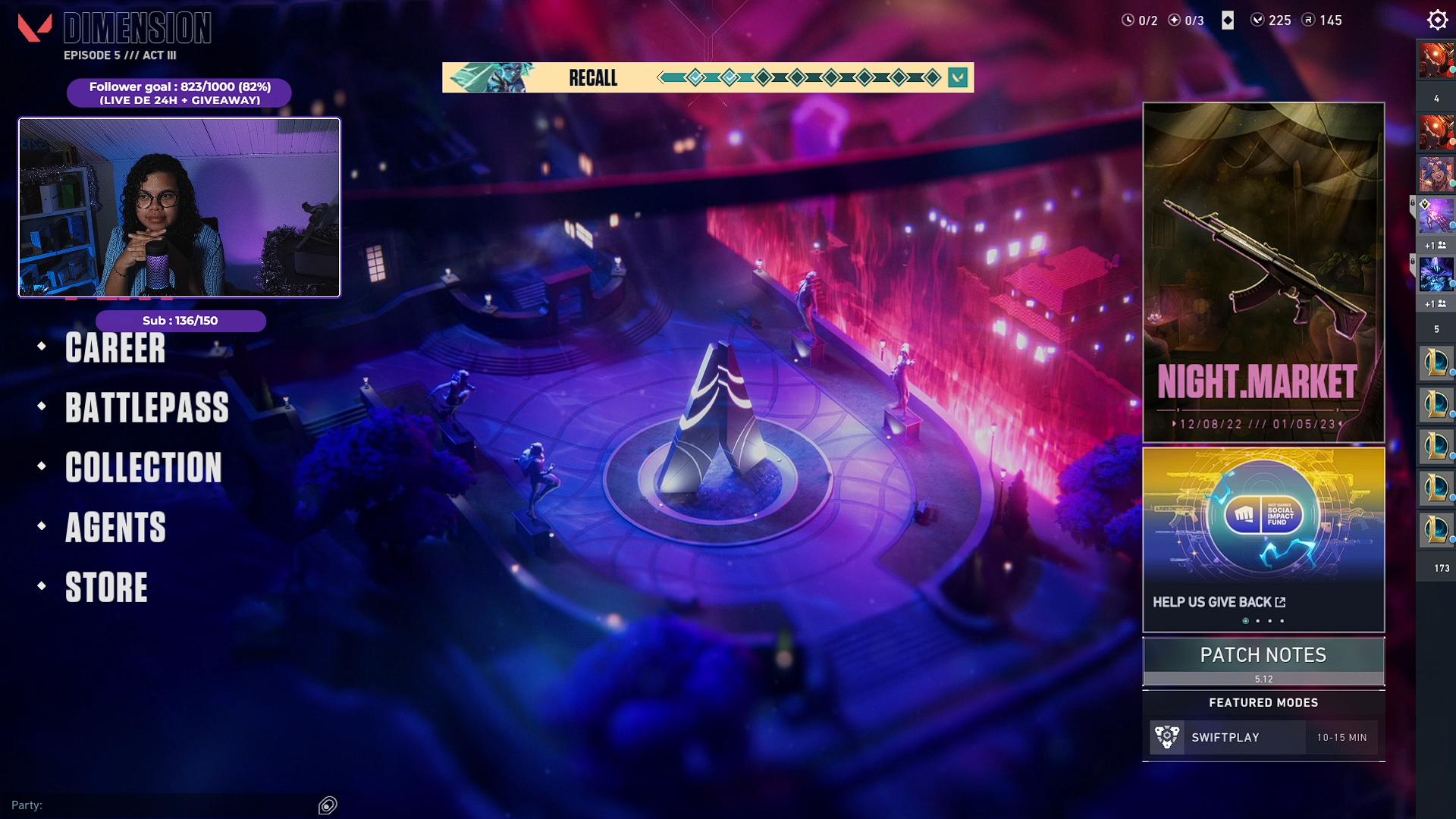Show the weekly missions counter

[x=1186, y=20]
